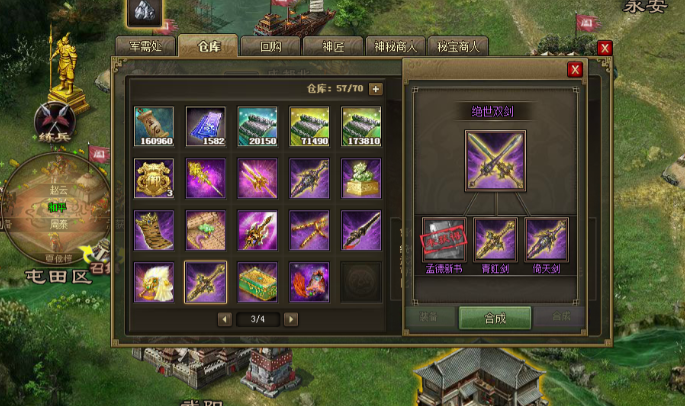Select the highlighted sword in the warehouse grid
The height and width of the screenshot is (406, 685).
206,281
